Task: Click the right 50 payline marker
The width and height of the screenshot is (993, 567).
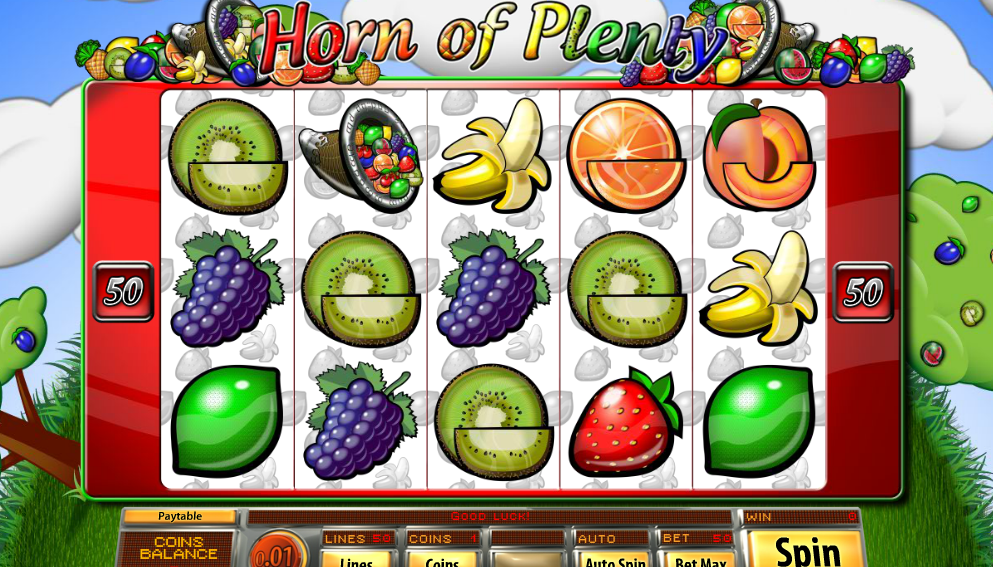Action: pyautogui.click(x=863, y=292)
